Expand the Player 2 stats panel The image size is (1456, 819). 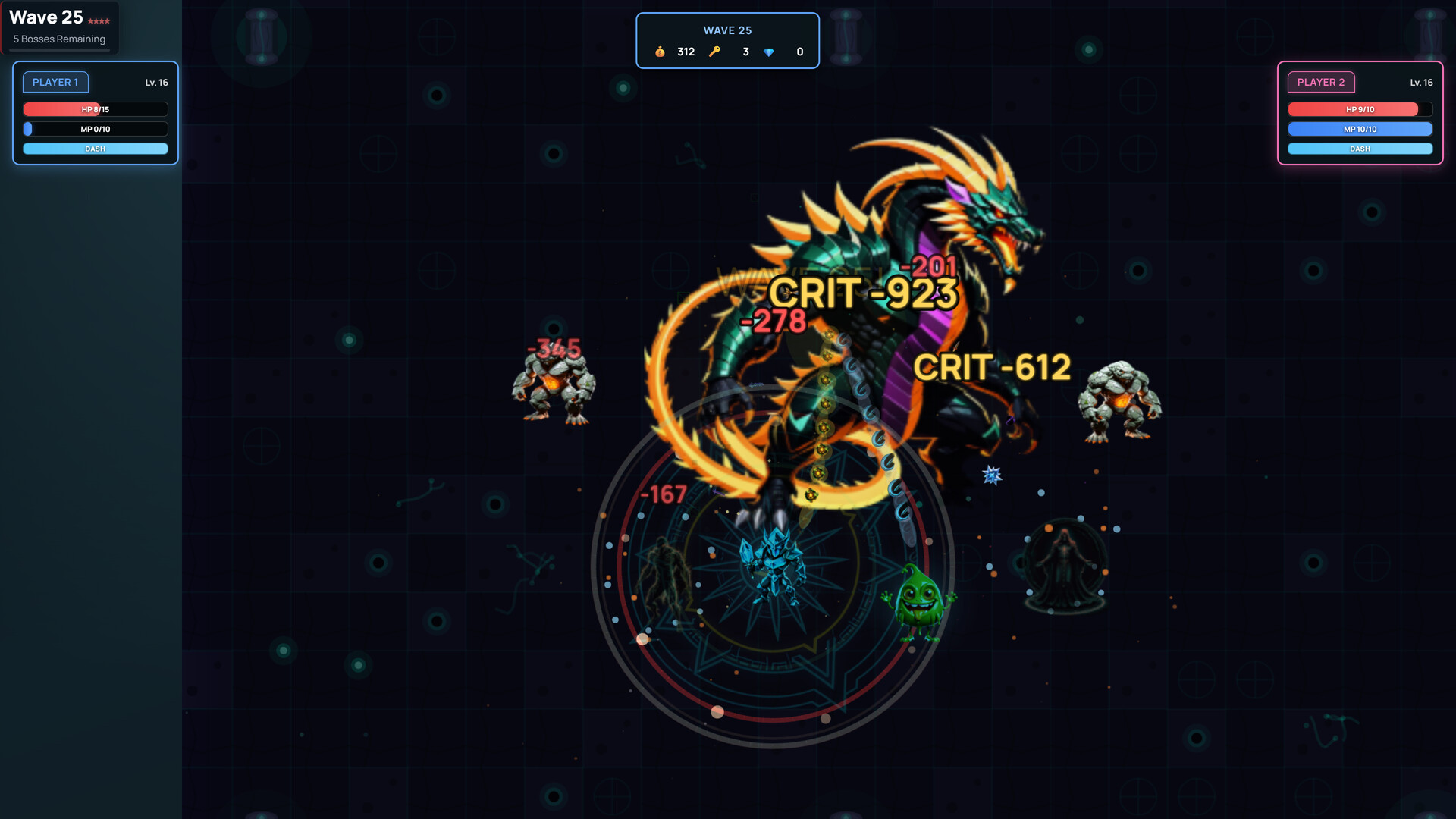(x=1360, y=114)
